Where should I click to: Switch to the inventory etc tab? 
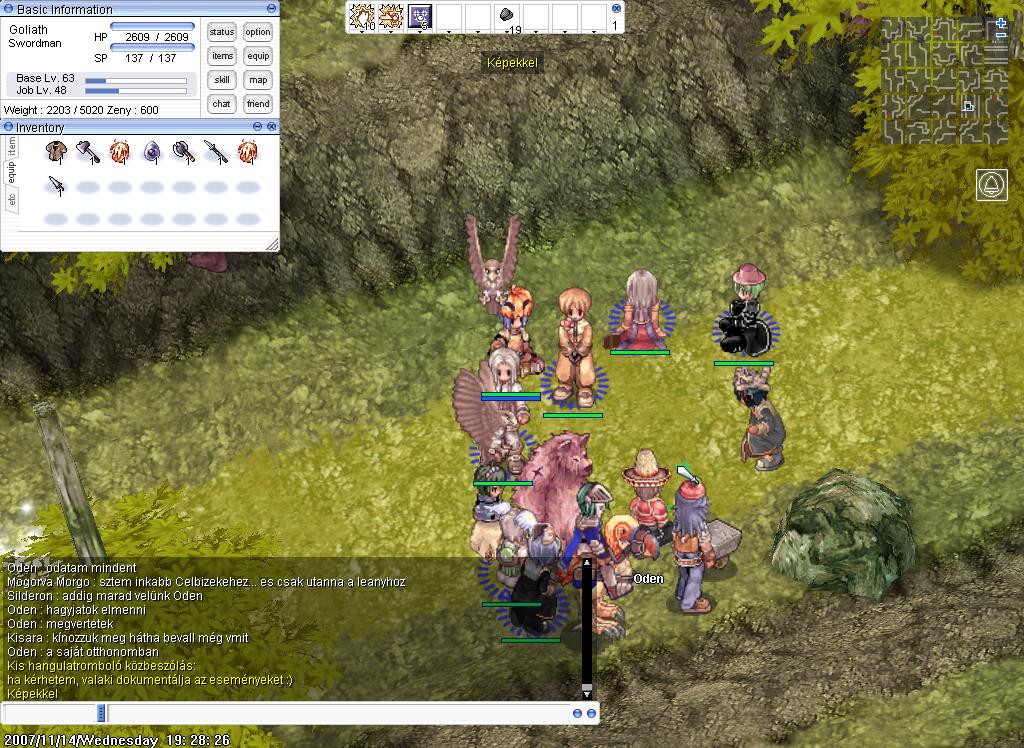[x=12, y=200]
